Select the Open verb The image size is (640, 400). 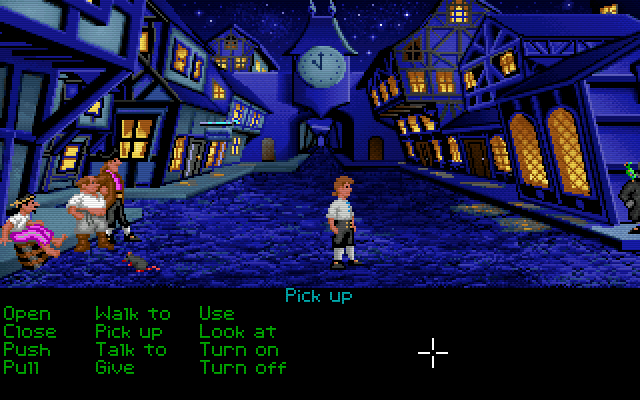click(x=26, y=314)
